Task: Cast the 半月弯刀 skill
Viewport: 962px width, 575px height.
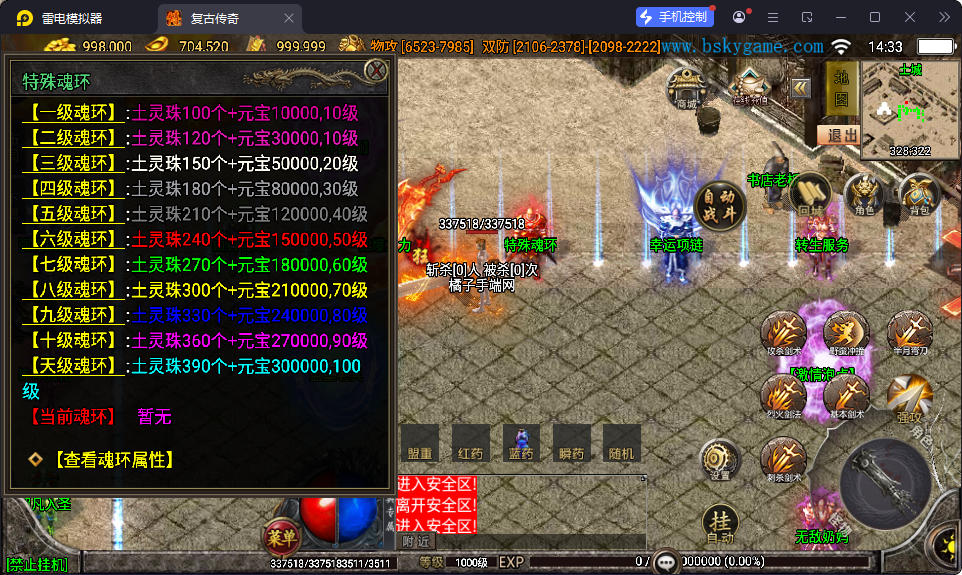Action: tap(909, 333)
